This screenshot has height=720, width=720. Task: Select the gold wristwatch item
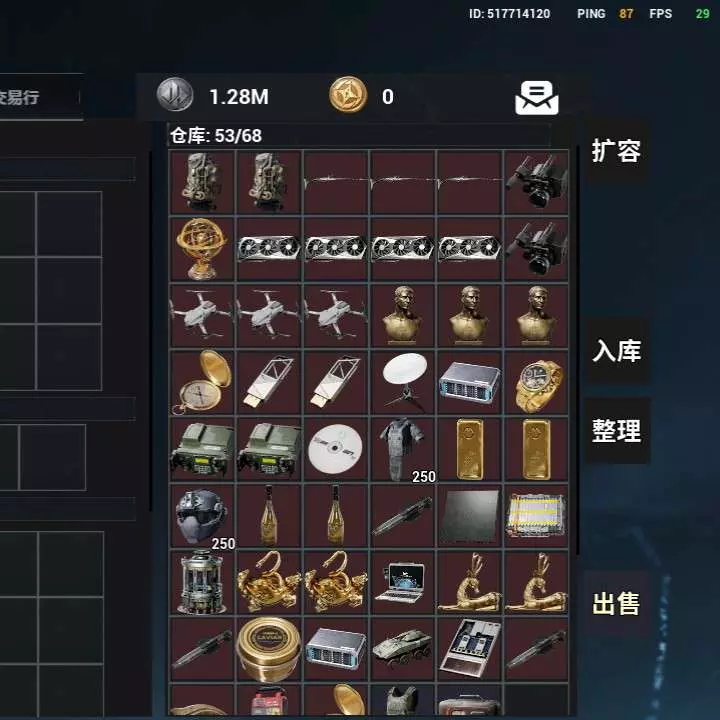click(536, 381)
